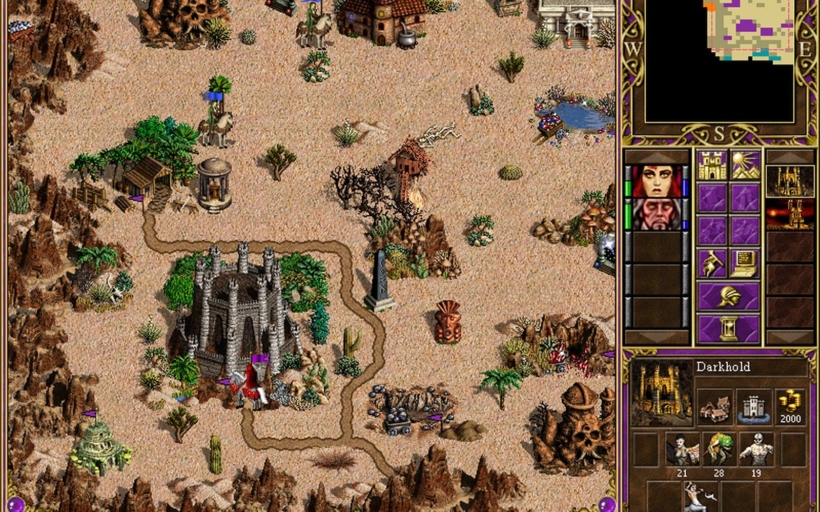The image size is (820, 512).
Task: Toggle the surface/underground view with the sun button
Action: (x=744, y=166)
